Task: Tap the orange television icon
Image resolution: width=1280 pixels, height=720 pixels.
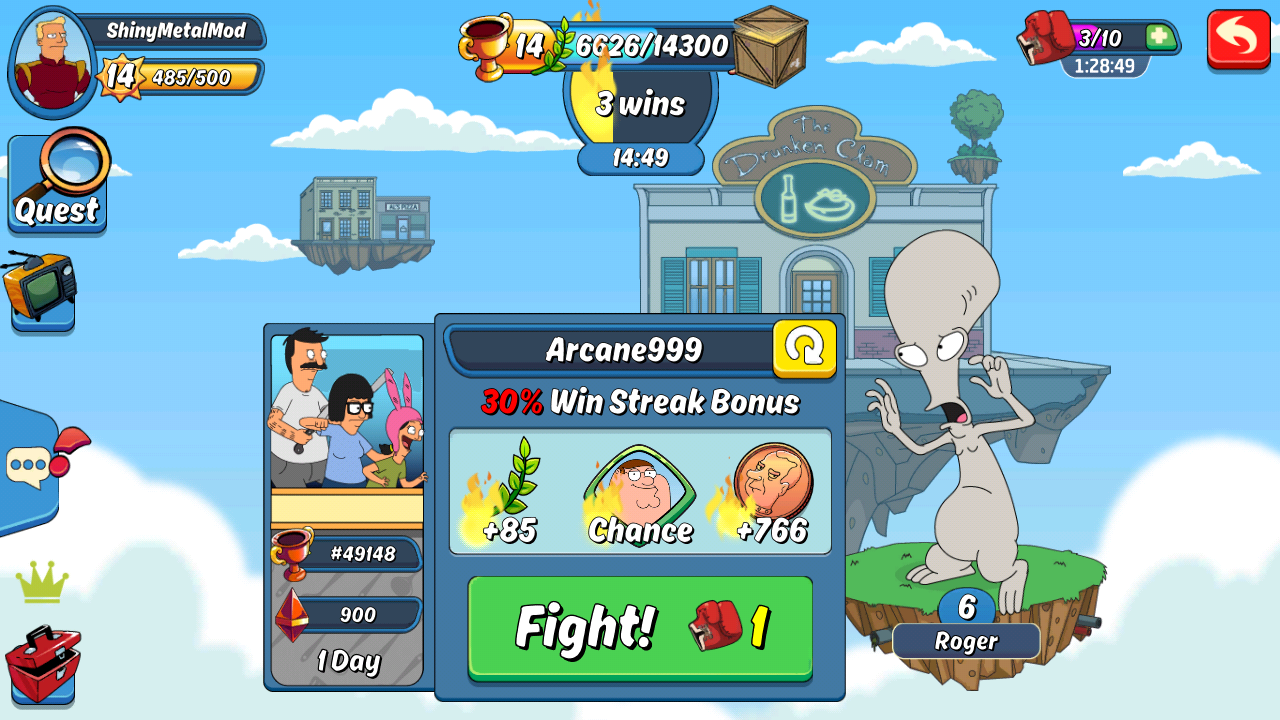Action: (x=40, y=286)
